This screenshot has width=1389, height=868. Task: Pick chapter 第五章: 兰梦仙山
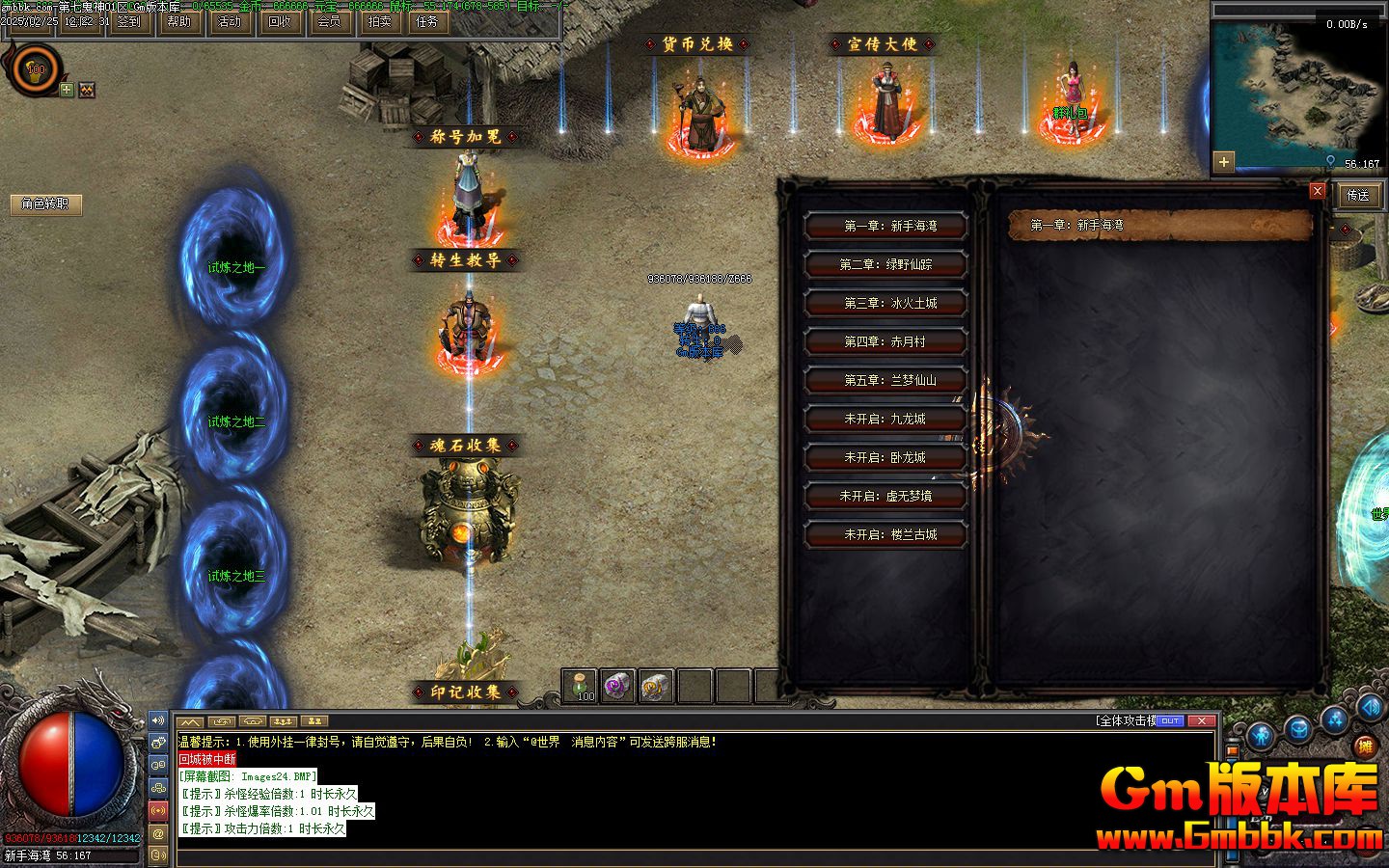pyautogui.click(x=885, y=380)
